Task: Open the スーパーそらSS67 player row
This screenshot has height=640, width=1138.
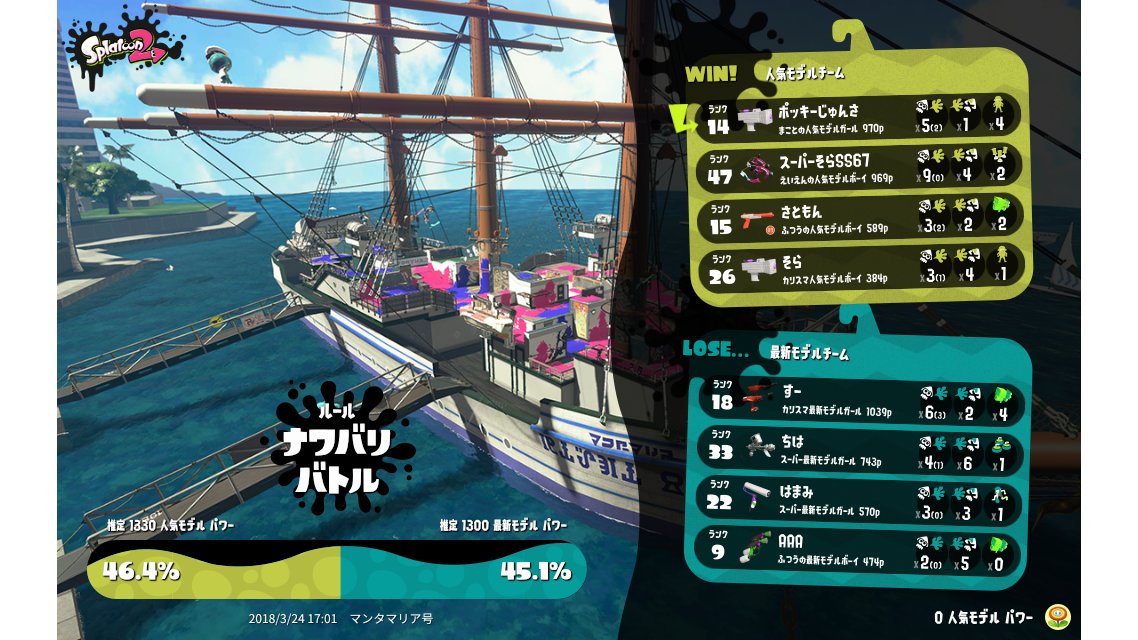Action: [x=862, y=166]
